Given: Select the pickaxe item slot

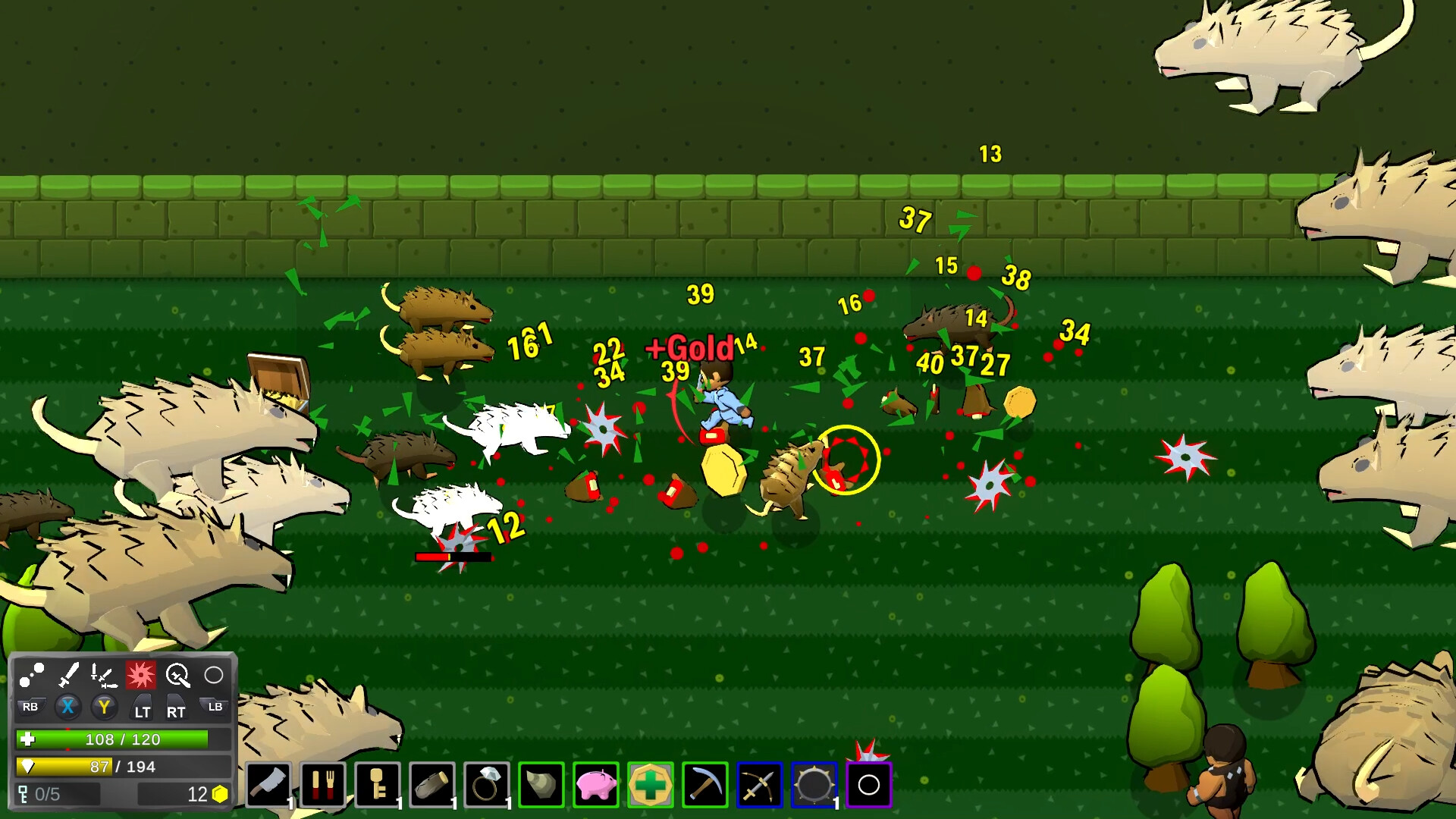Looking at the screenshot, I should pos(704,784).
